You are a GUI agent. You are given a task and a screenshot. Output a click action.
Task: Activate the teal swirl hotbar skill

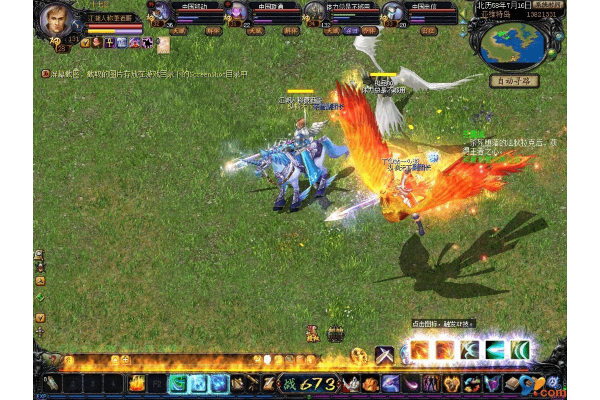[178, 383]
